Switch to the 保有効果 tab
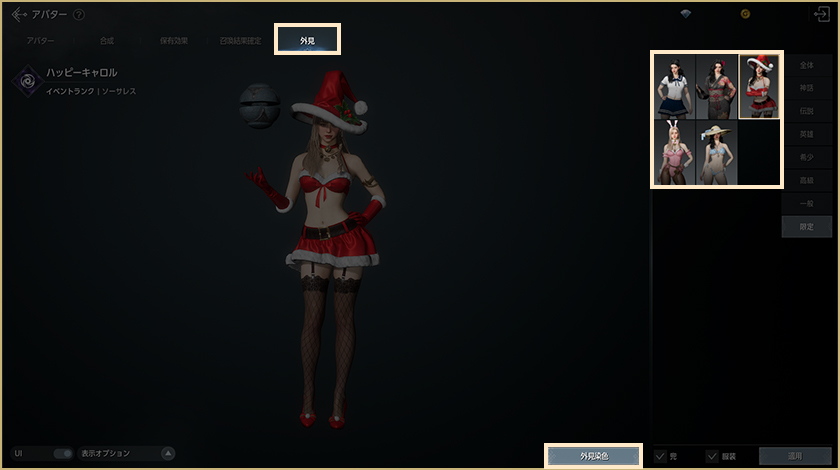 click(x=172, y=41)
